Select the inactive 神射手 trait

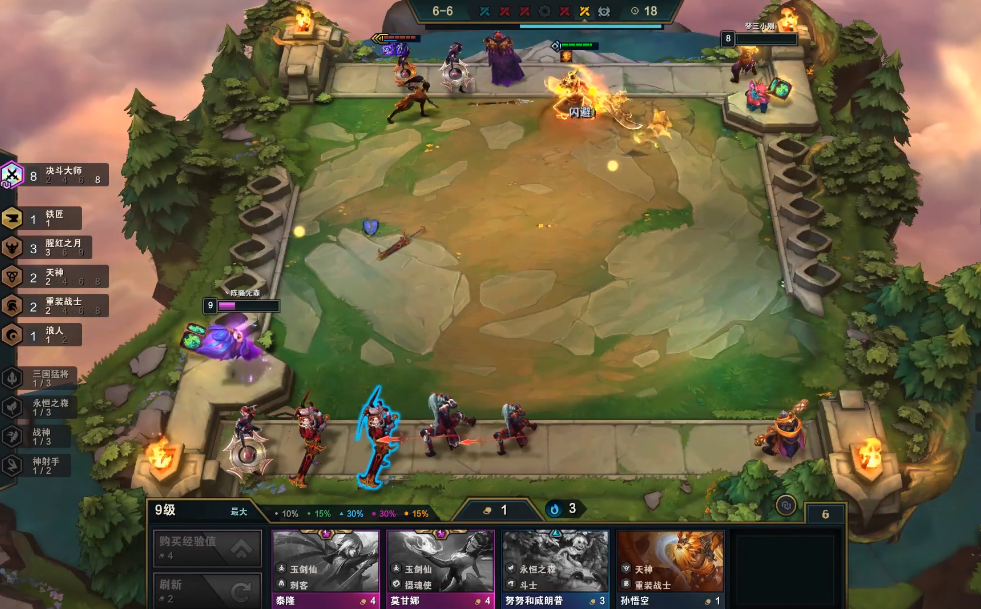pyautogui.click(x=40, y=465)
